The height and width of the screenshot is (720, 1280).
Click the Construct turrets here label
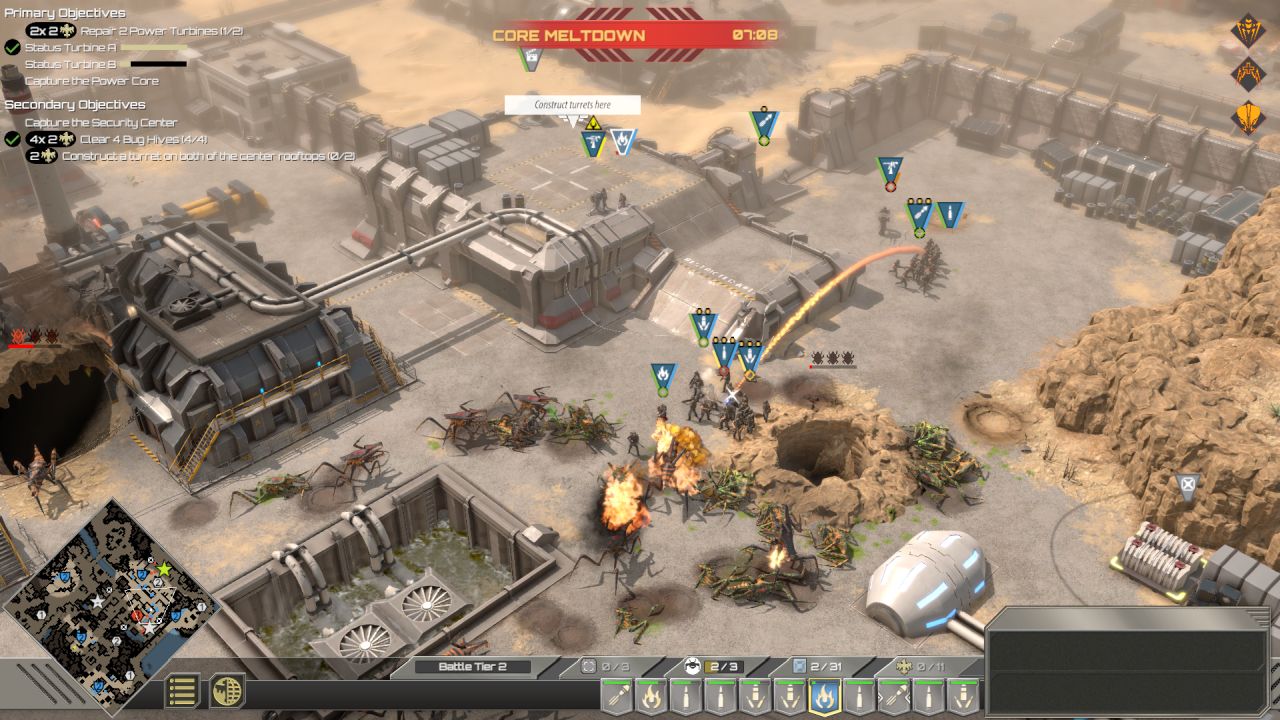point(572,105)
